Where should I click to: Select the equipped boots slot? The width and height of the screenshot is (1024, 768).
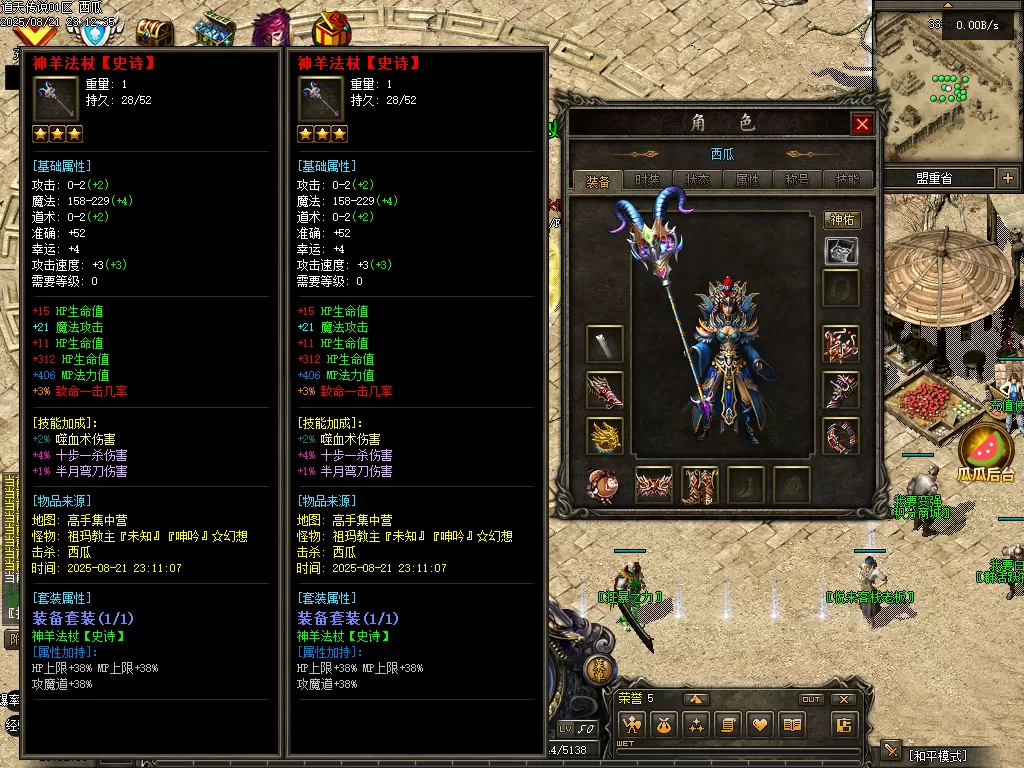coord(700,485)
